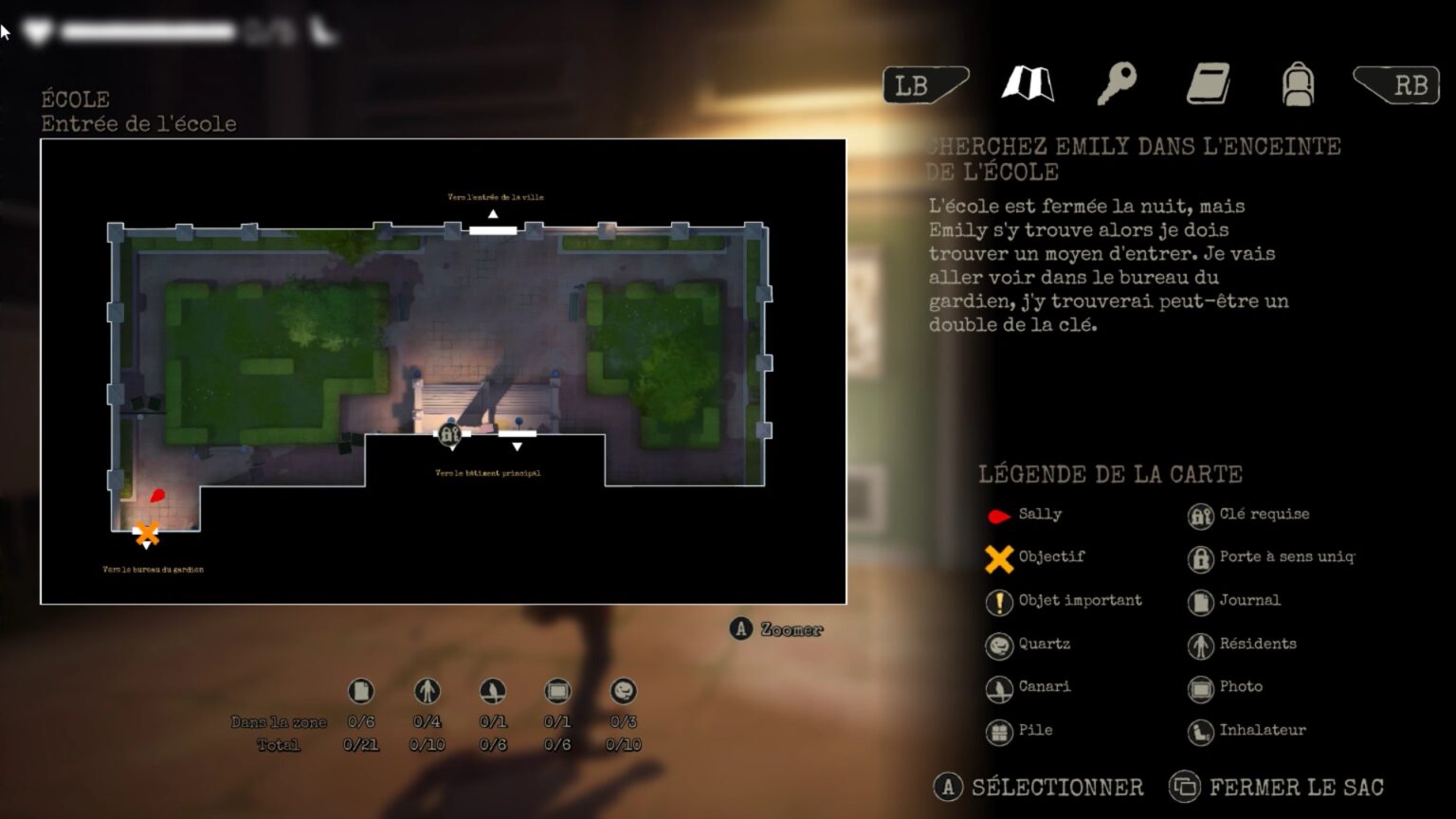Select the Quartz legend icon
This screenshot has width=1456, height=819.
(999, 644)
